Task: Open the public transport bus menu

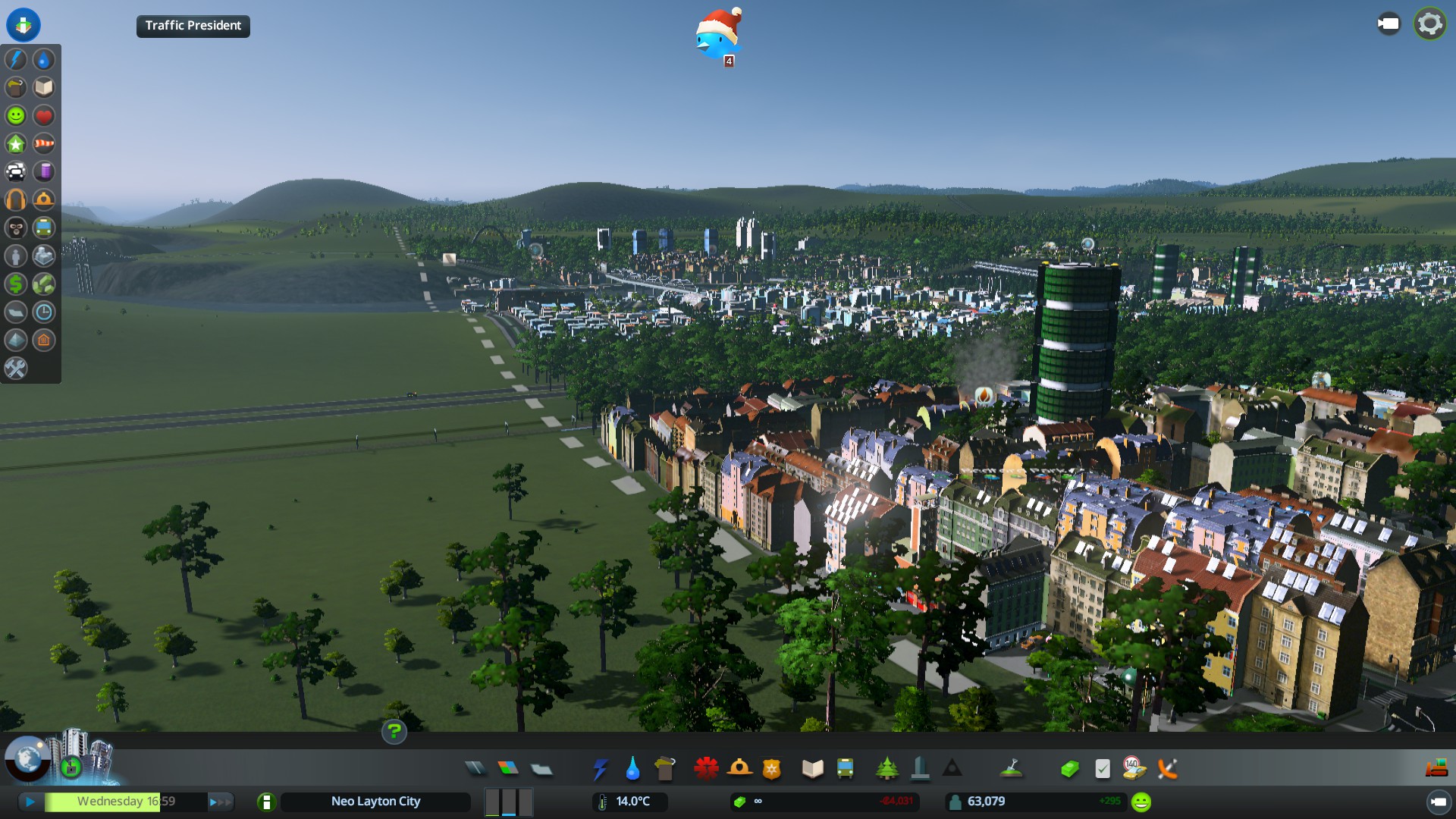Action: click(x=845, y=769)
